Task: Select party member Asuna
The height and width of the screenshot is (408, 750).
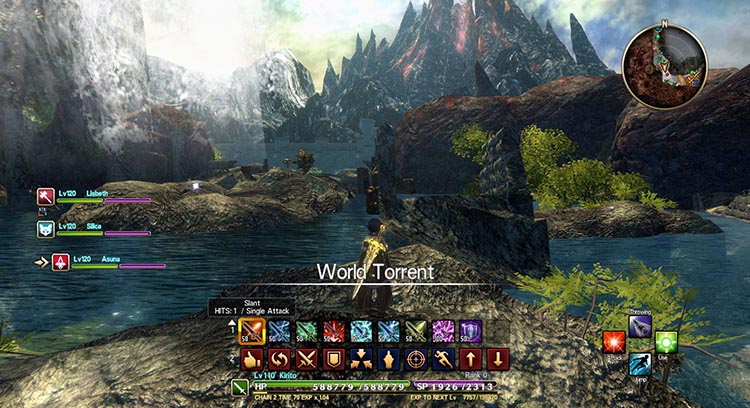Action: pos(59,262)
